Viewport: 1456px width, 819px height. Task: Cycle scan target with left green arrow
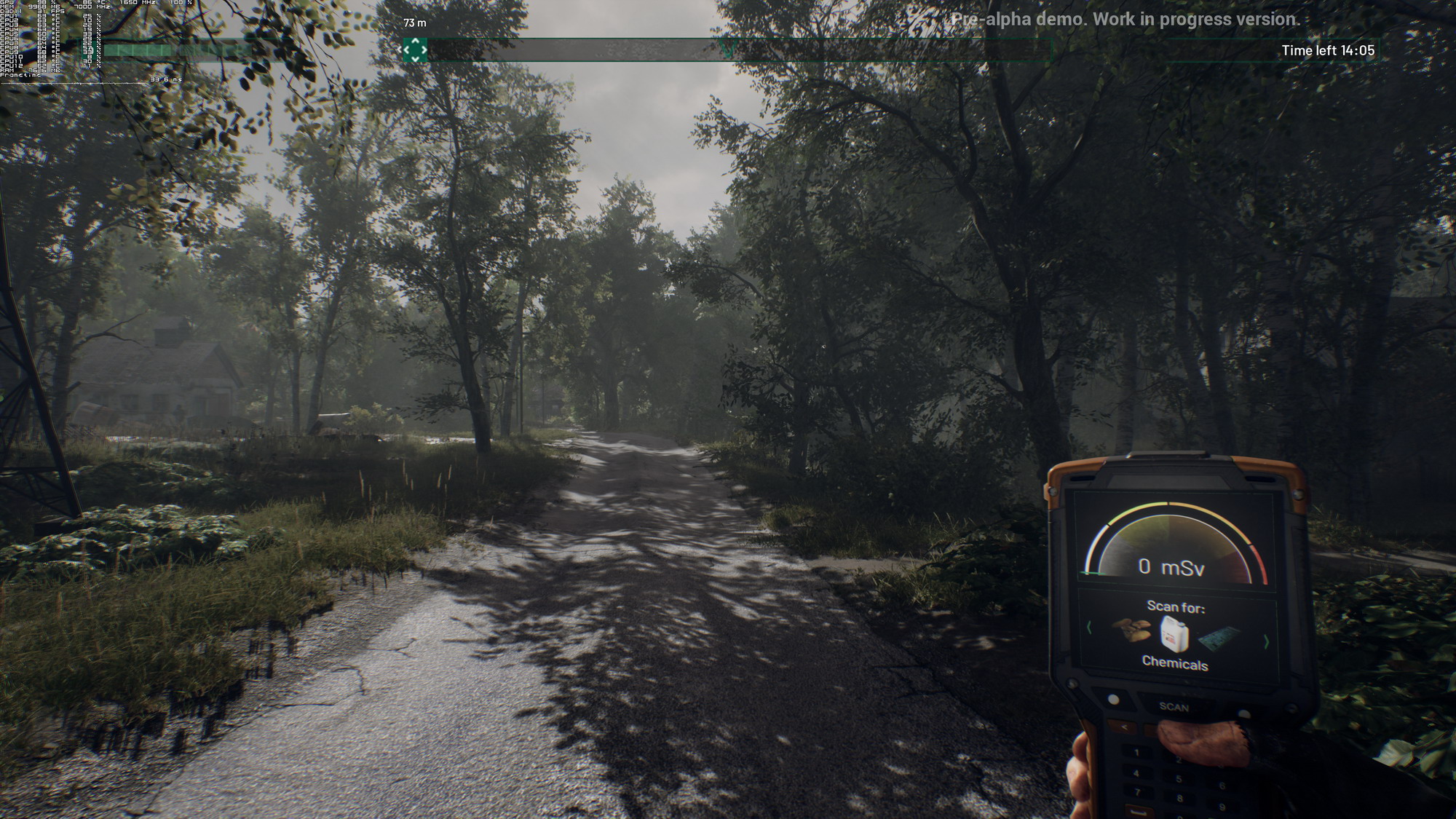[x=1089, y=628]
